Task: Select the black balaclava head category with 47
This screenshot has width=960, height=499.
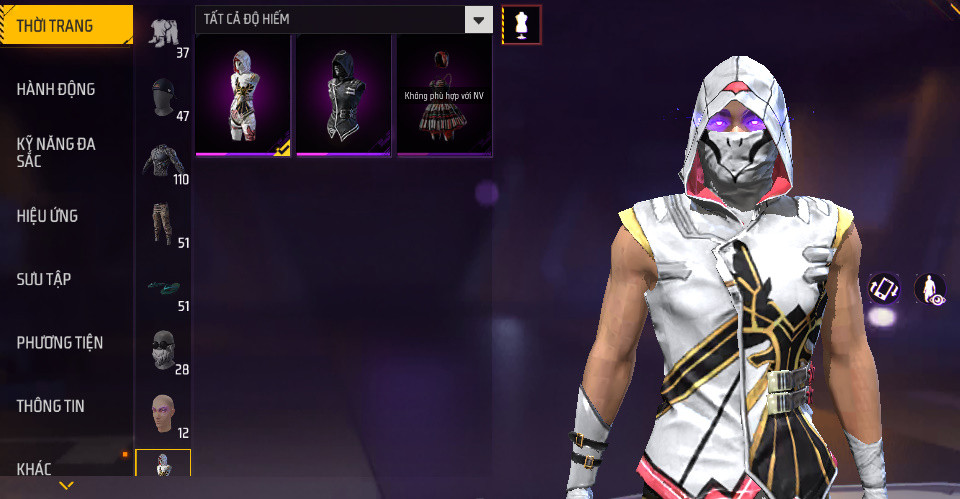Action: 164,98
